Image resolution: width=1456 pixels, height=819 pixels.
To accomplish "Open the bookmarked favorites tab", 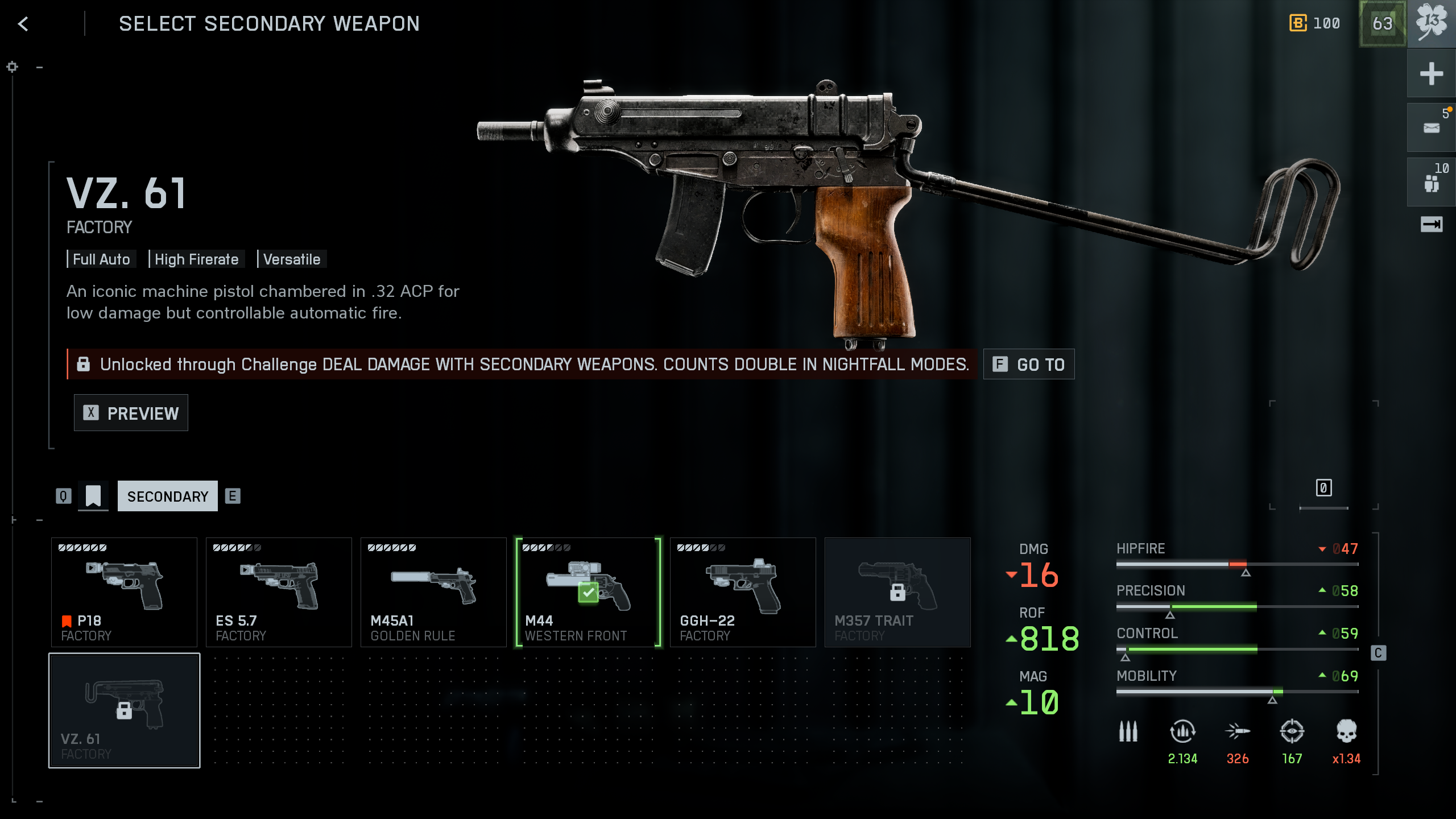I will pyautogui.click(x=93, y=496).
